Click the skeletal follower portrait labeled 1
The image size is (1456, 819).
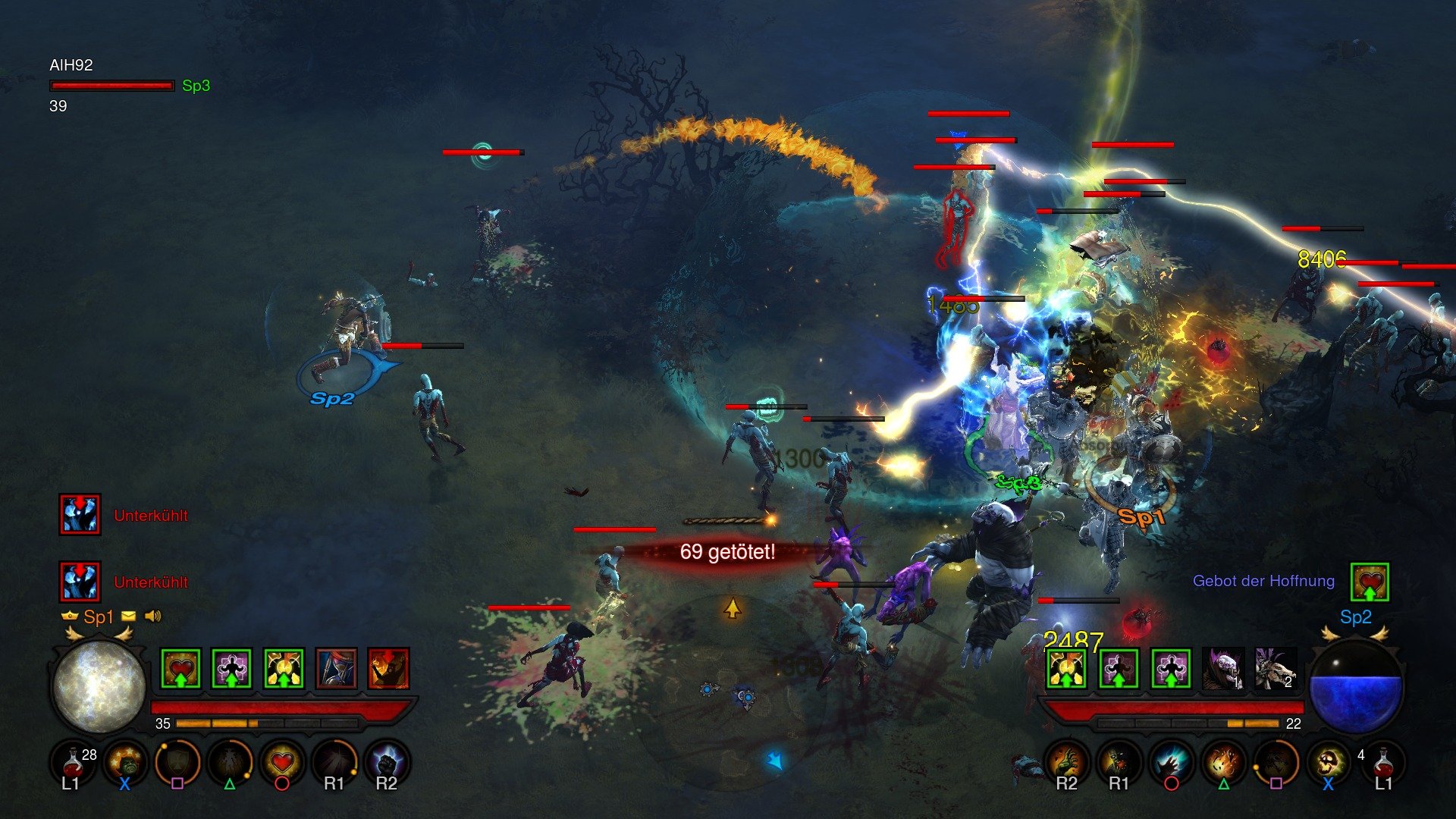1223,669
